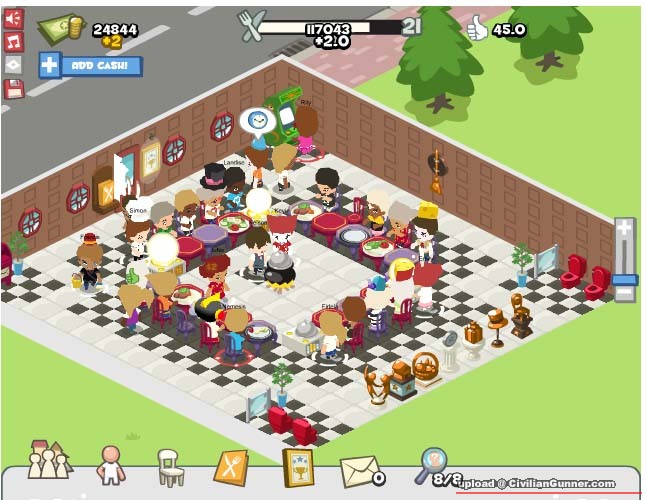Zoom out with the minus button
The width and height of the screenshot is (647, 500).
pyautogui.click(x=624, y=293)
